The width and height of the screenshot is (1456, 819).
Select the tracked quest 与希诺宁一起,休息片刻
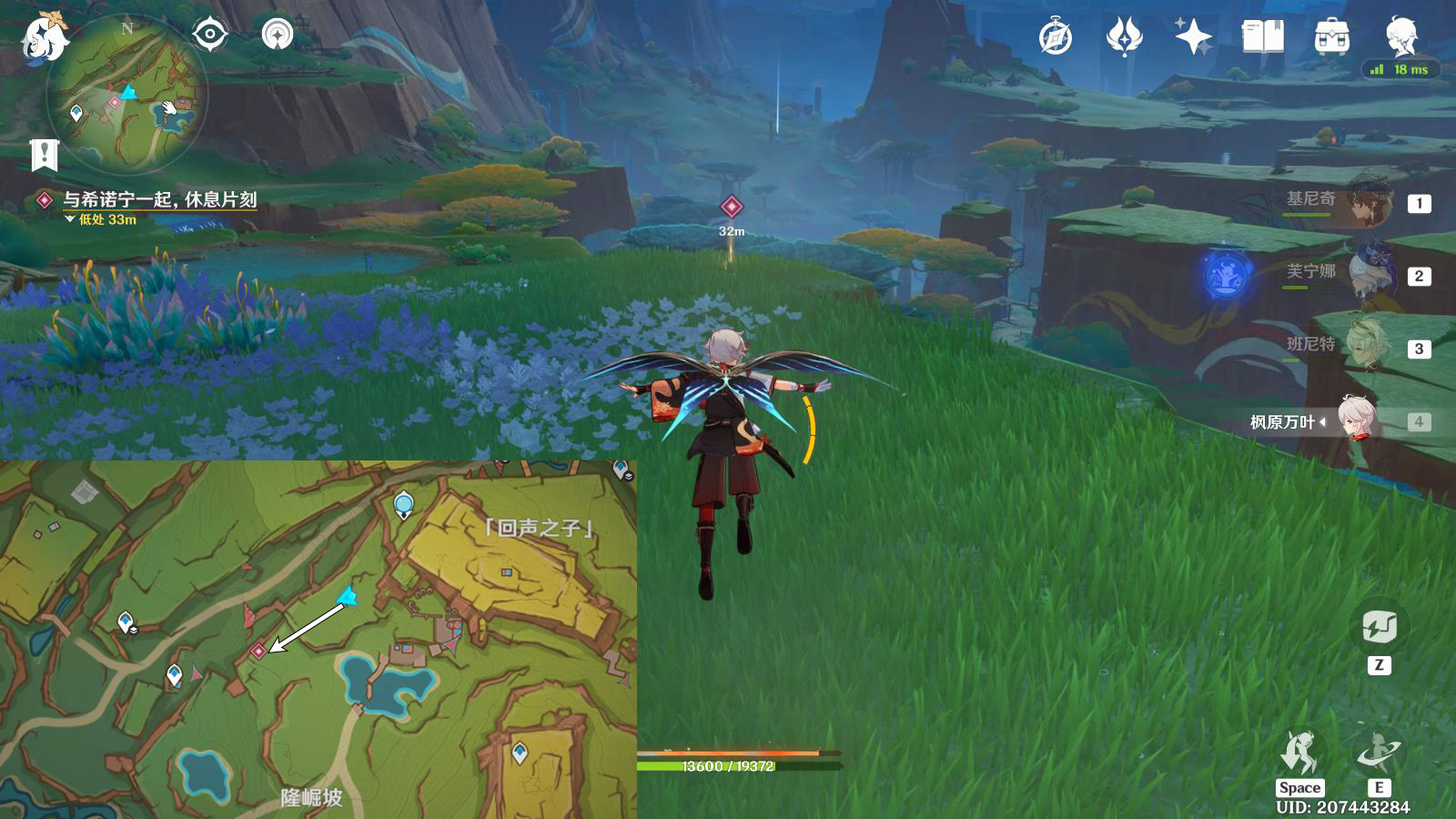[x=159, y=199]
